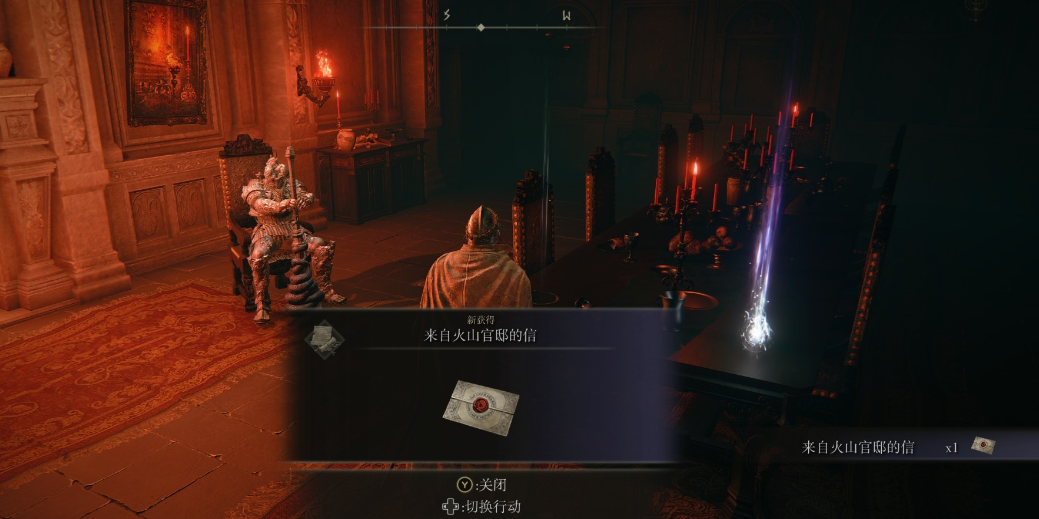Click the compass bar showing S and W
The image size is (1039, 519).
pyautogui.click(x=482, y=26)
